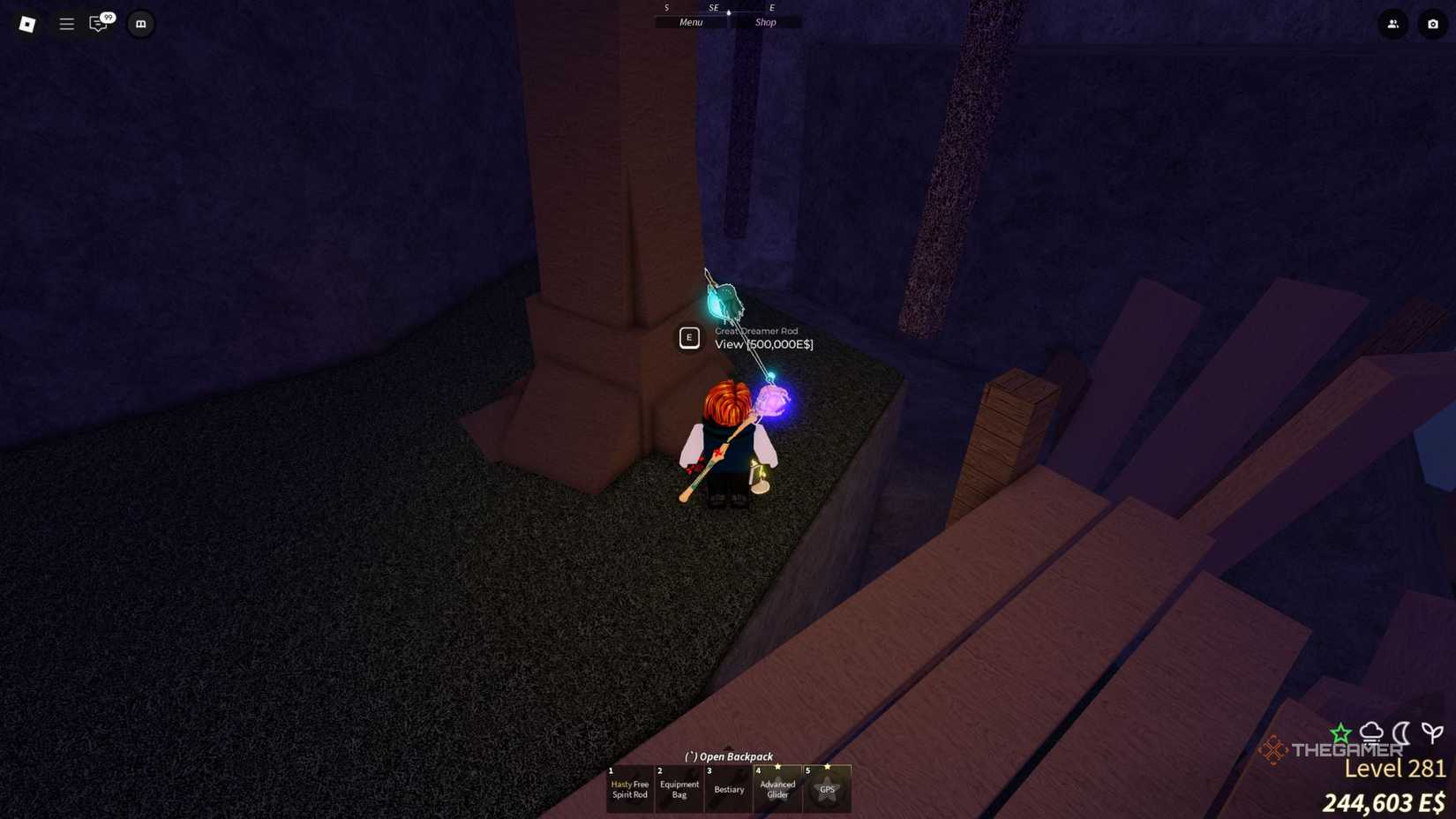Equip the Hasty Free Spirit Rod slot
Image resolution: width=1456 pixels, height=819 pixels.
click(x=629, y=789)
